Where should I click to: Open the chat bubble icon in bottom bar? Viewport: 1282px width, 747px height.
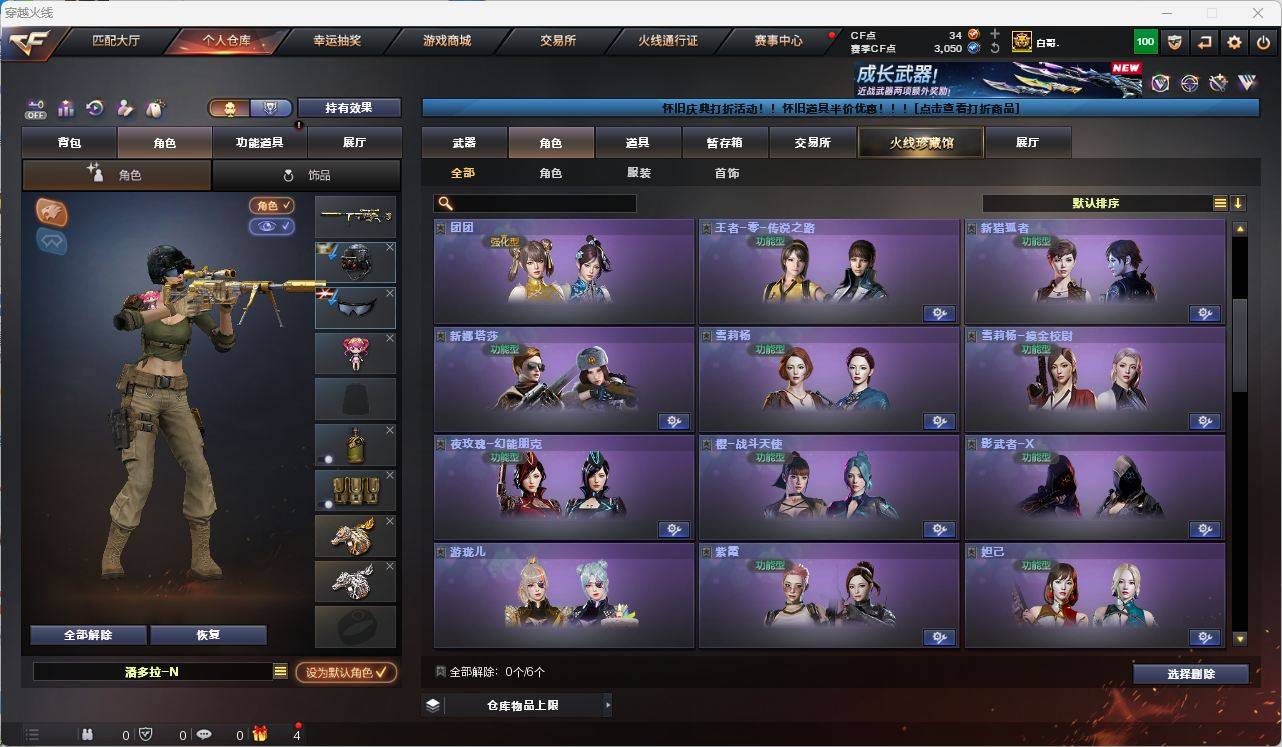(206, 734)
